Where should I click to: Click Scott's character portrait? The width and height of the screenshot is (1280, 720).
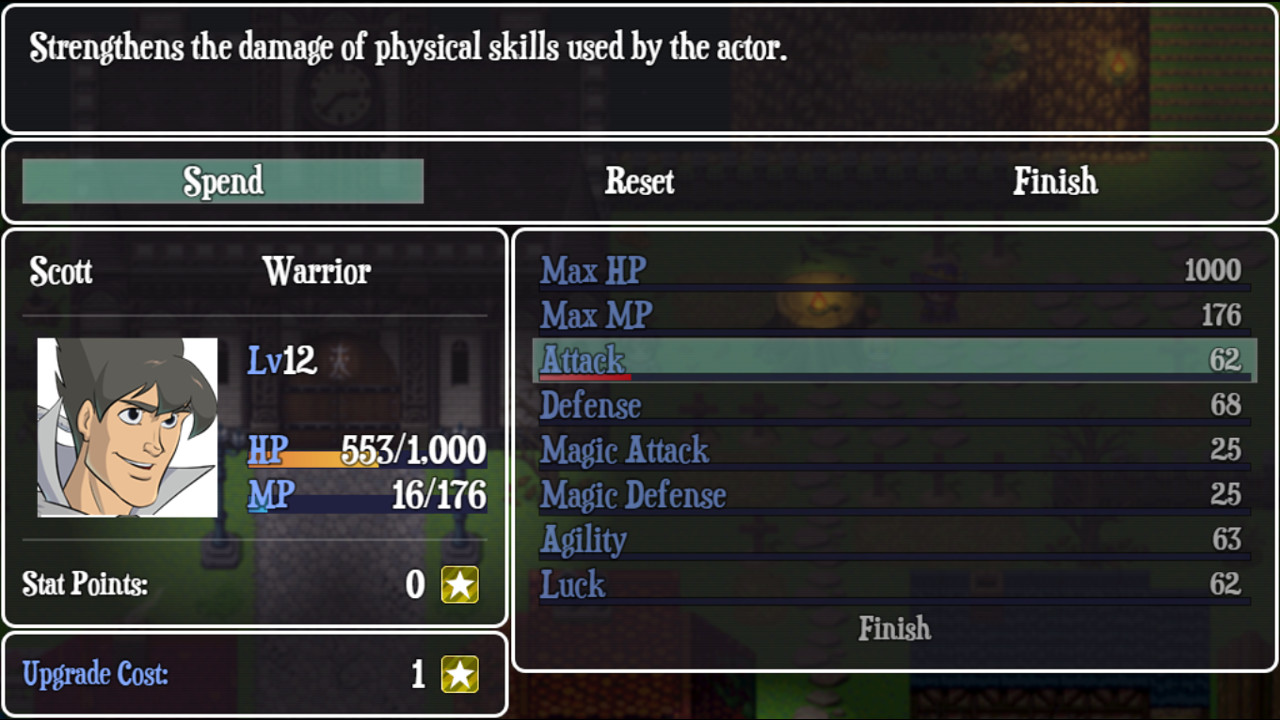click(x=127, y=424)
